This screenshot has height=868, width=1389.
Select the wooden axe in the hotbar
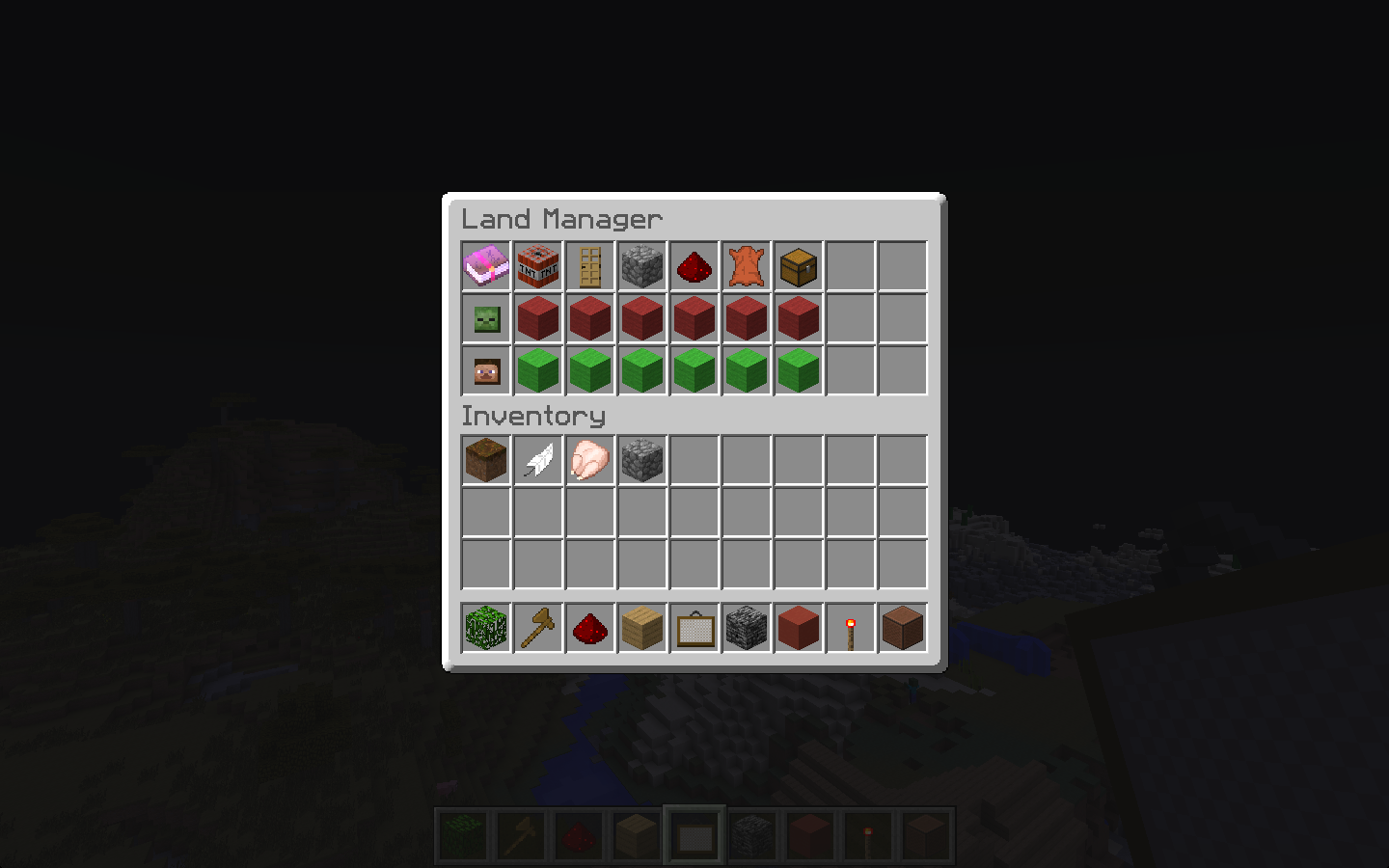point(537,628)
